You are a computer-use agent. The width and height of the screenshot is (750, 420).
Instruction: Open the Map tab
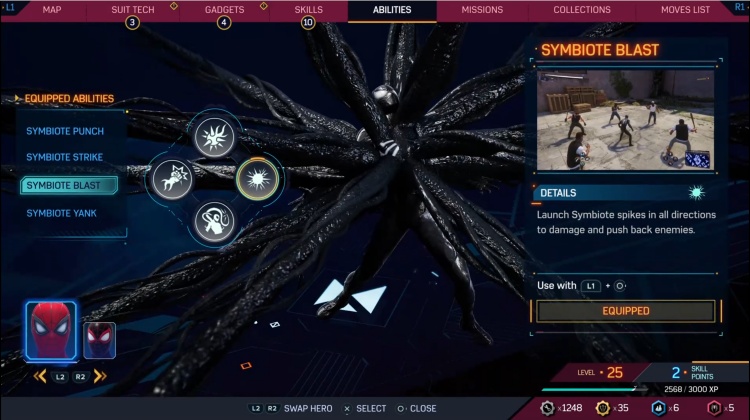click(52, 10)
